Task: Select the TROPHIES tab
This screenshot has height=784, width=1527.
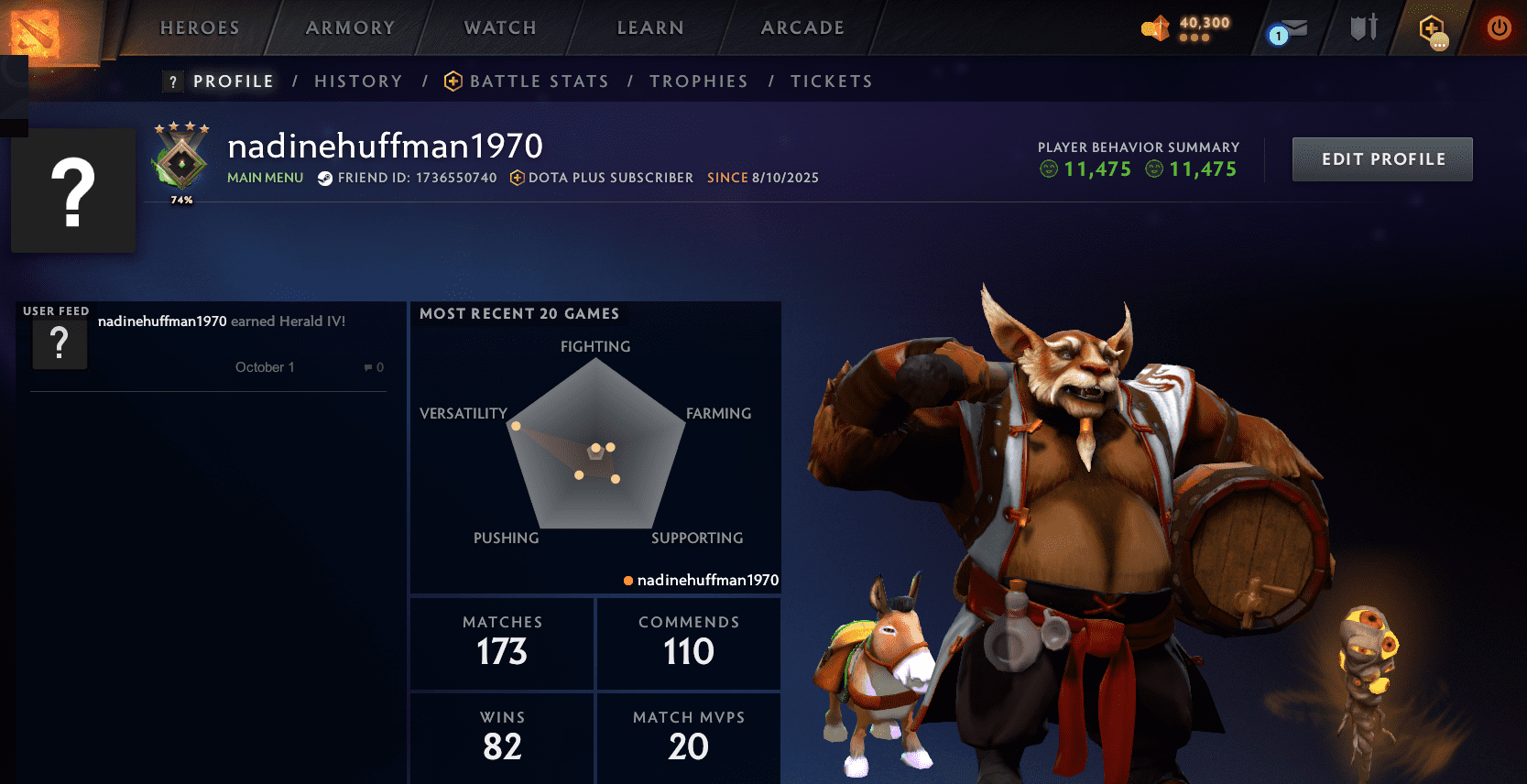Action: point(699,81)
